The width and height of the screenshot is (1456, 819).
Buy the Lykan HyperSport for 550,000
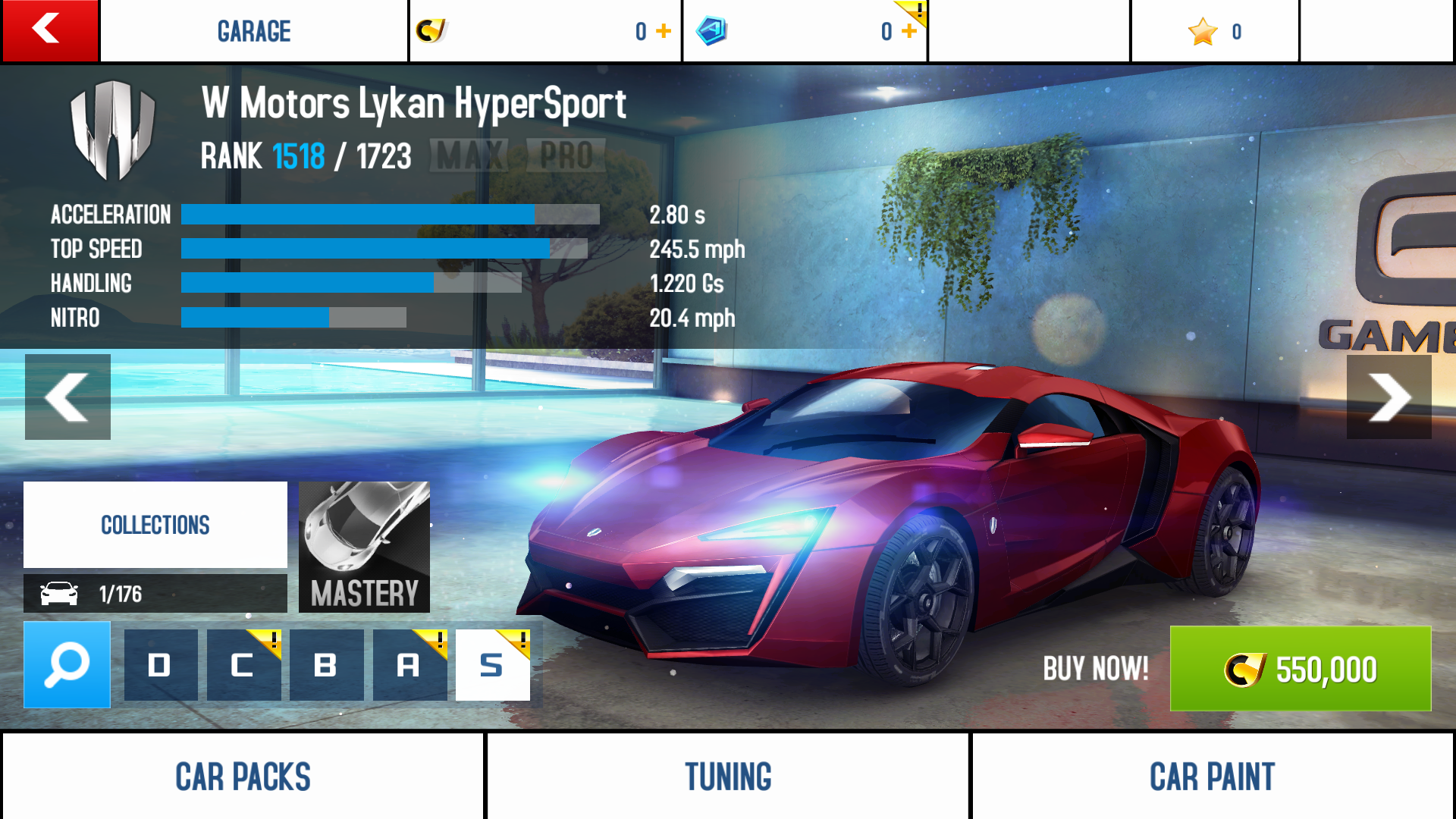(1300, 669)
